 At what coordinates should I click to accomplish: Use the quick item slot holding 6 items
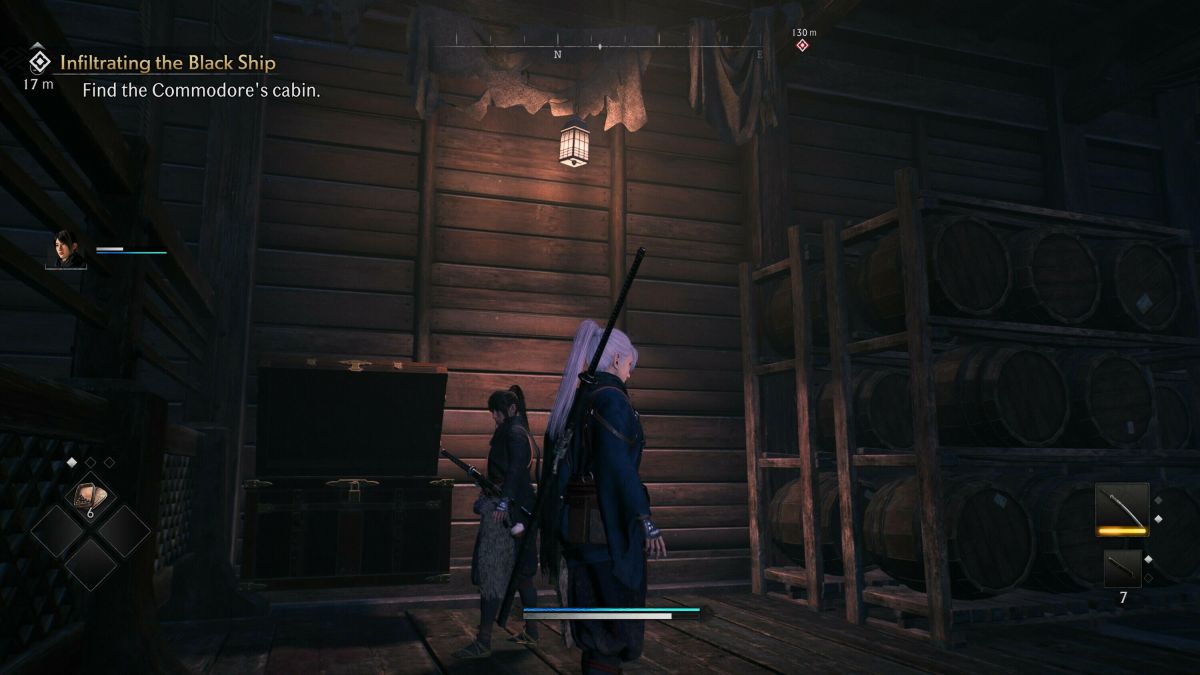click(90, 494)
